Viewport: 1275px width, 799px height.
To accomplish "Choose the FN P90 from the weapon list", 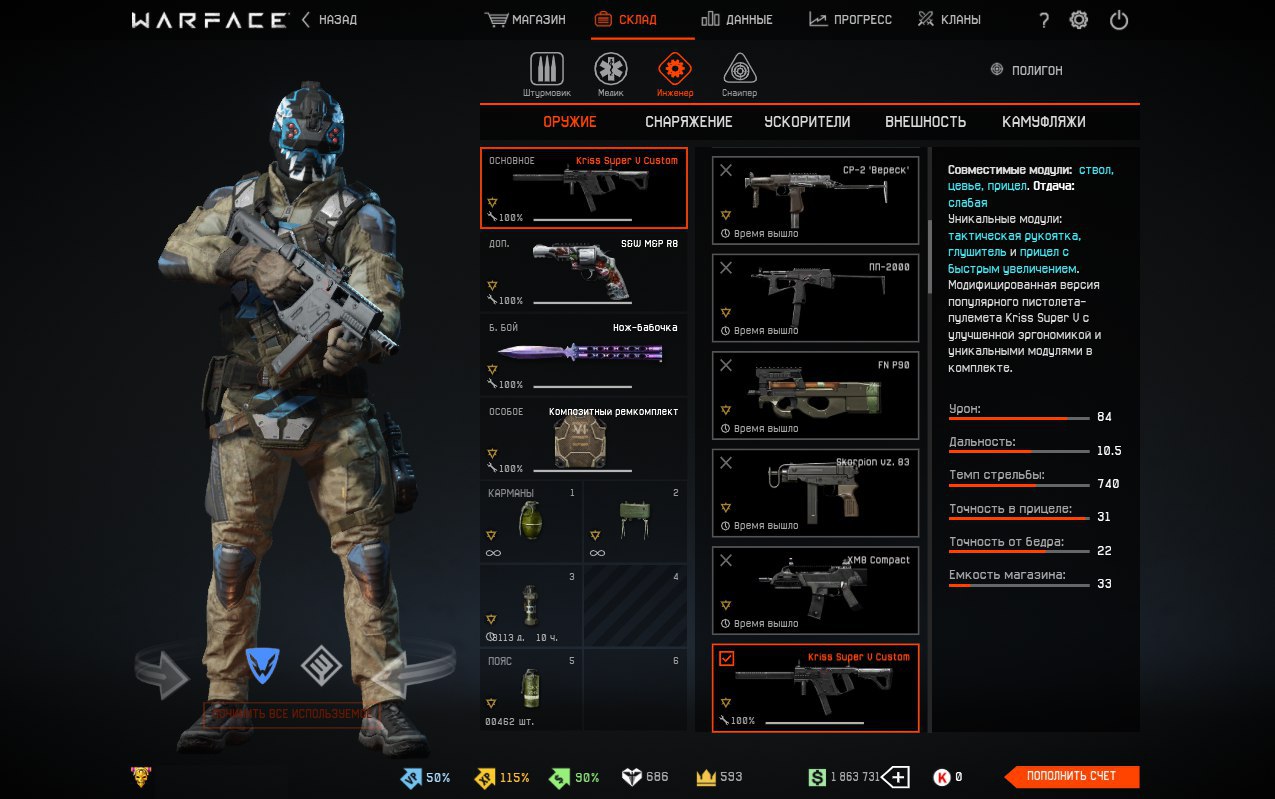I will 815,395.
